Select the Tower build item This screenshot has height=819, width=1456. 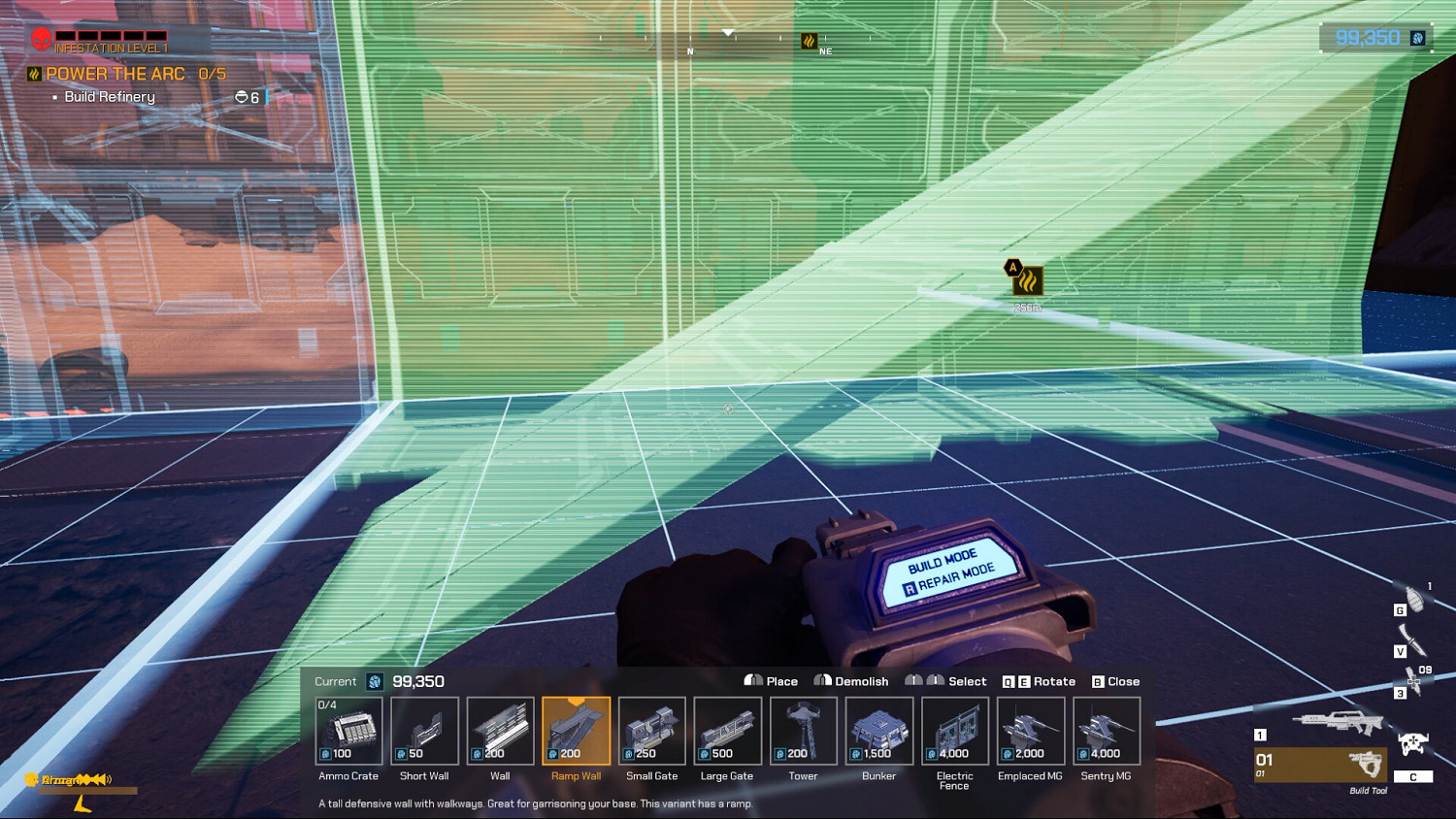(803, 731)
